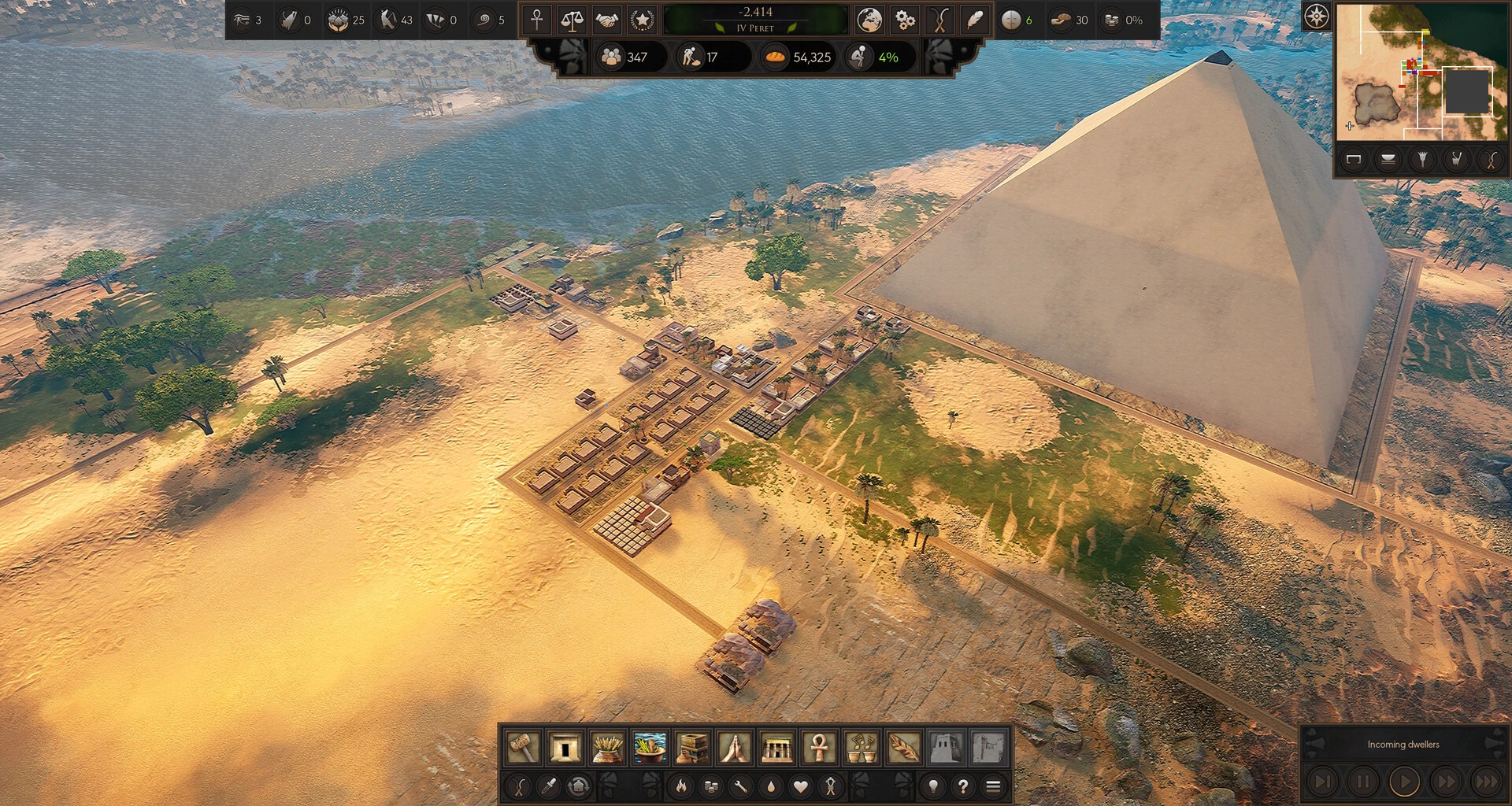The image size is (1512, 806).
Task: Pause the game simulation
Action: click(x=1363, y=782)
